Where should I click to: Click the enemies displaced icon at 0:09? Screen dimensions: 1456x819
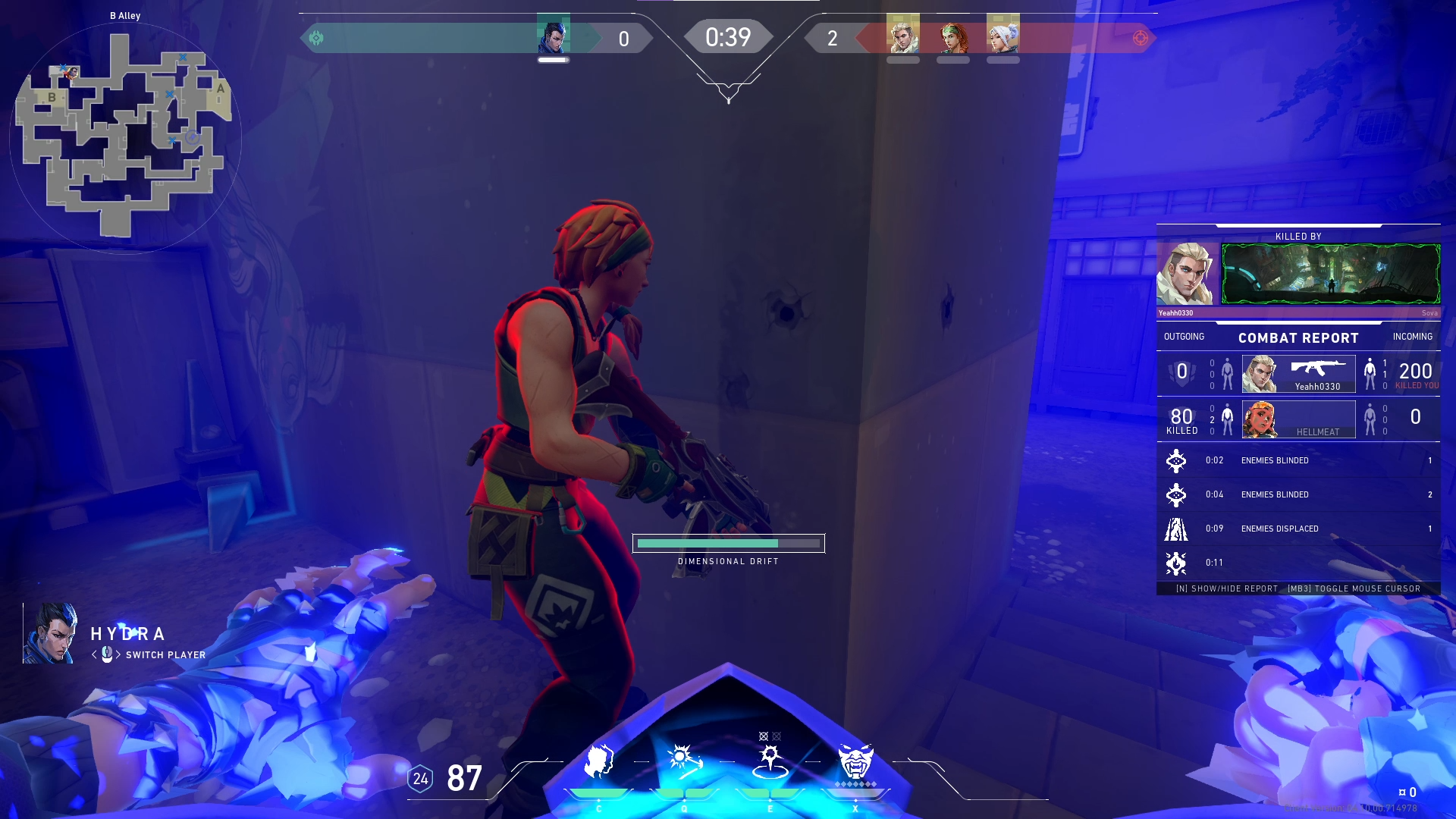(x=1176, y=529)
